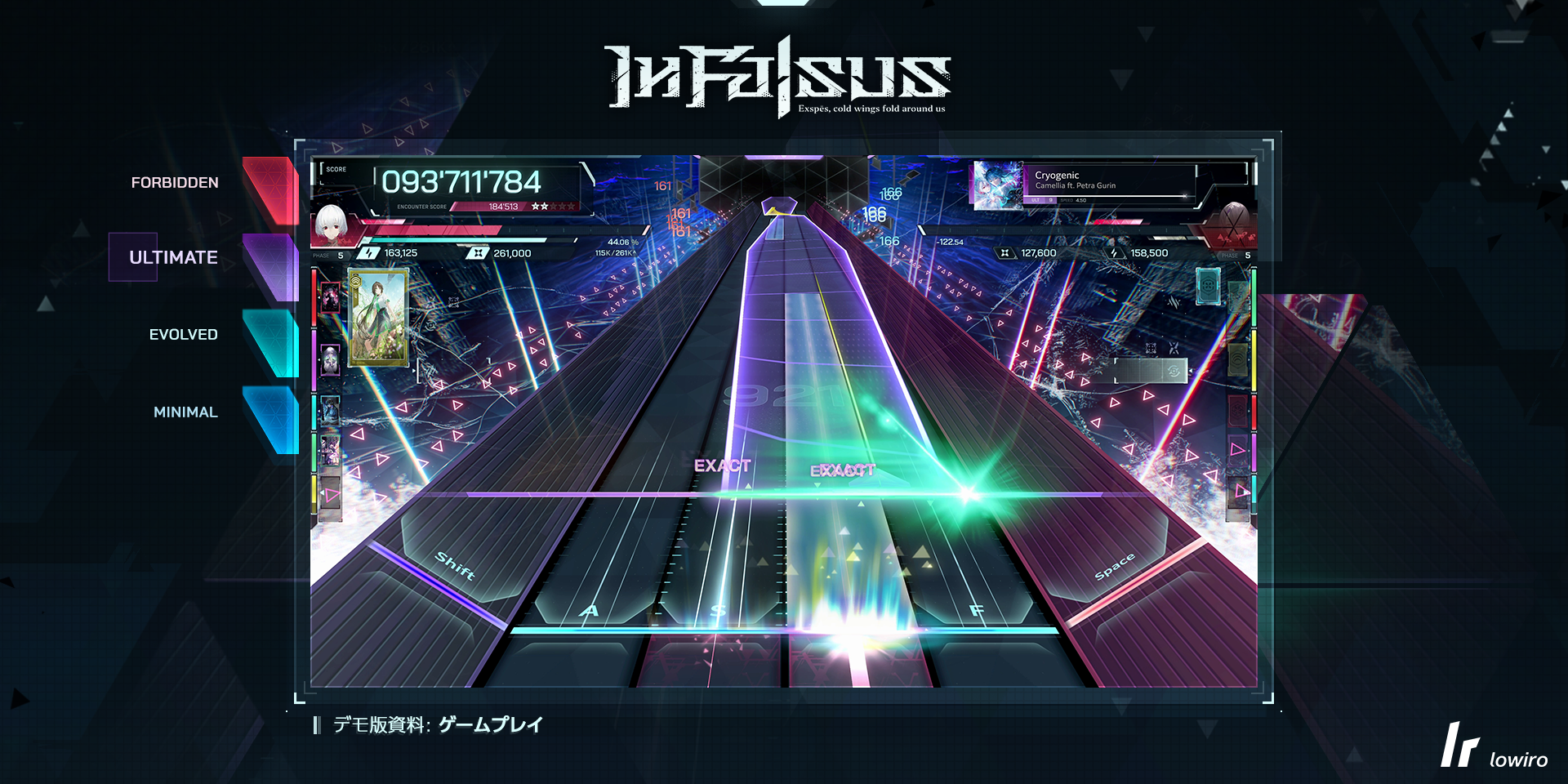Click the opponent's cross icon next to 127,600
This screenshot has width=1568, height=784.
click(x=1005, y=252)
